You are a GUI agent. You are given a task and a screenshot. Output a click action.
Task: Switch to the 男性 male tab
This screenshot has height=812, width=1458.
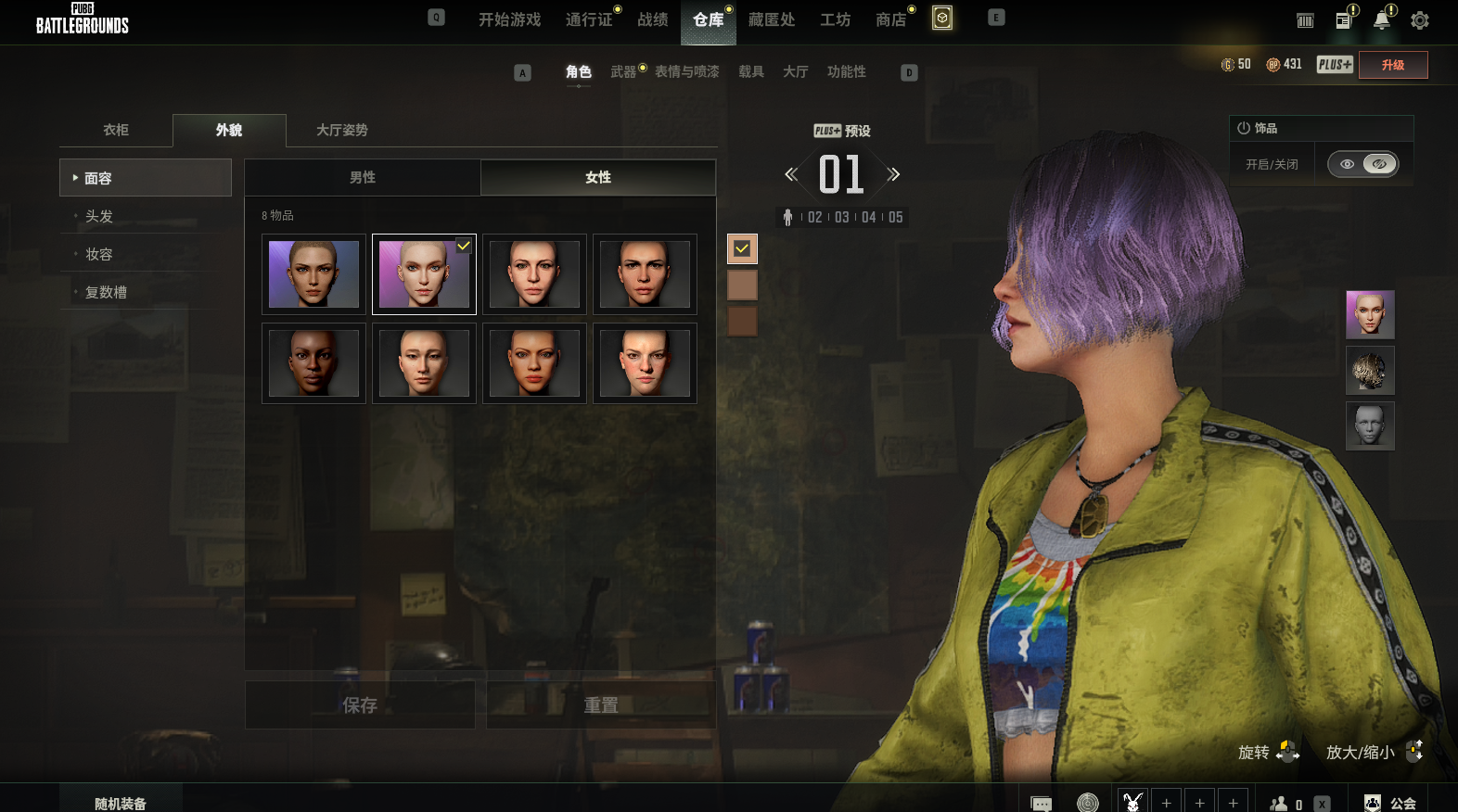tap(363, 177)
